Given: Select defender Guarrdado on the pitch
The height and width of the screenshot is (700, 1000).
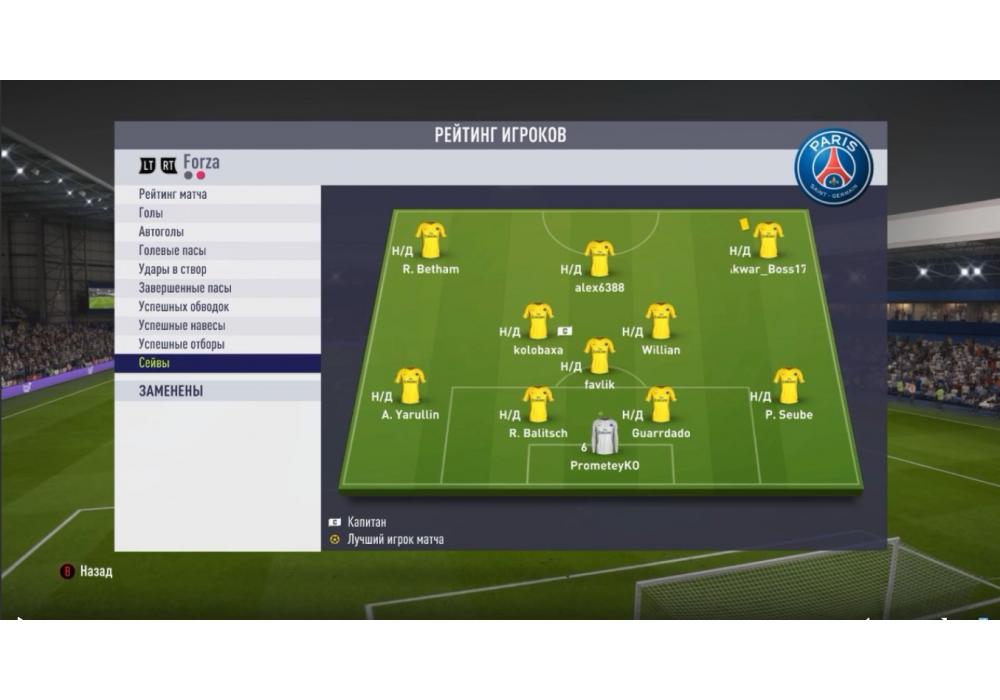Looking at the screenshot, I should (660, 405).
